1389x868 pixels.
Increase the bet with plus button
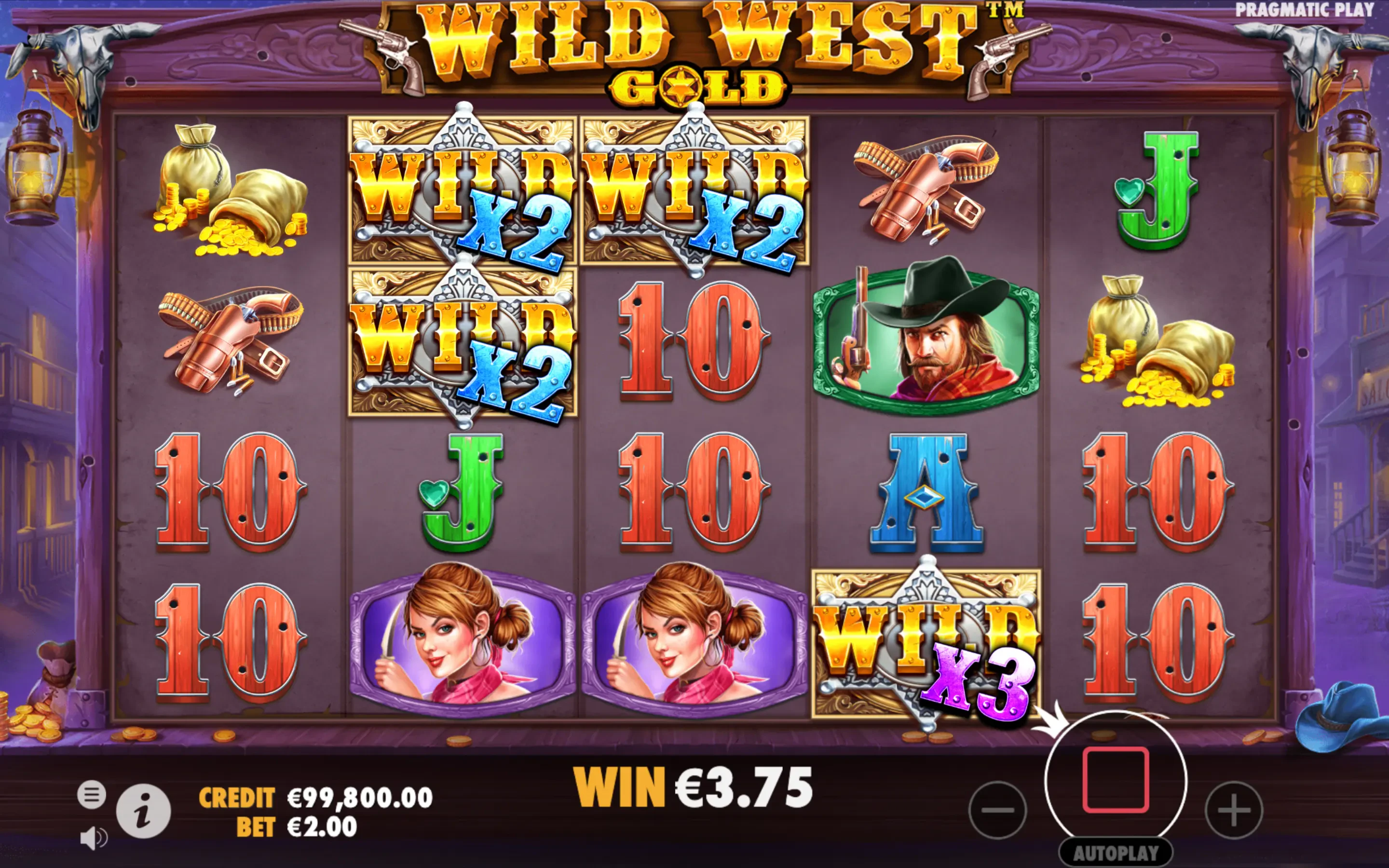click(1233, 810)
